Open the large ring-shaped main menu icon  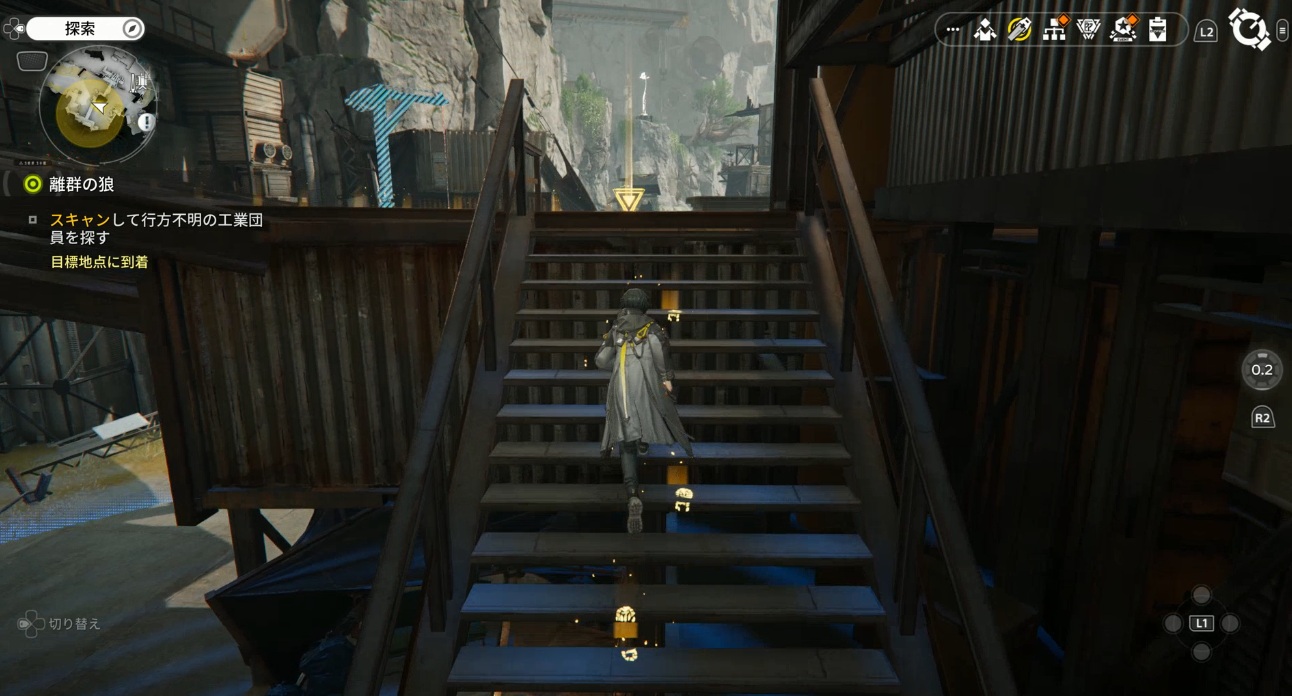(x=1248, y=28)
